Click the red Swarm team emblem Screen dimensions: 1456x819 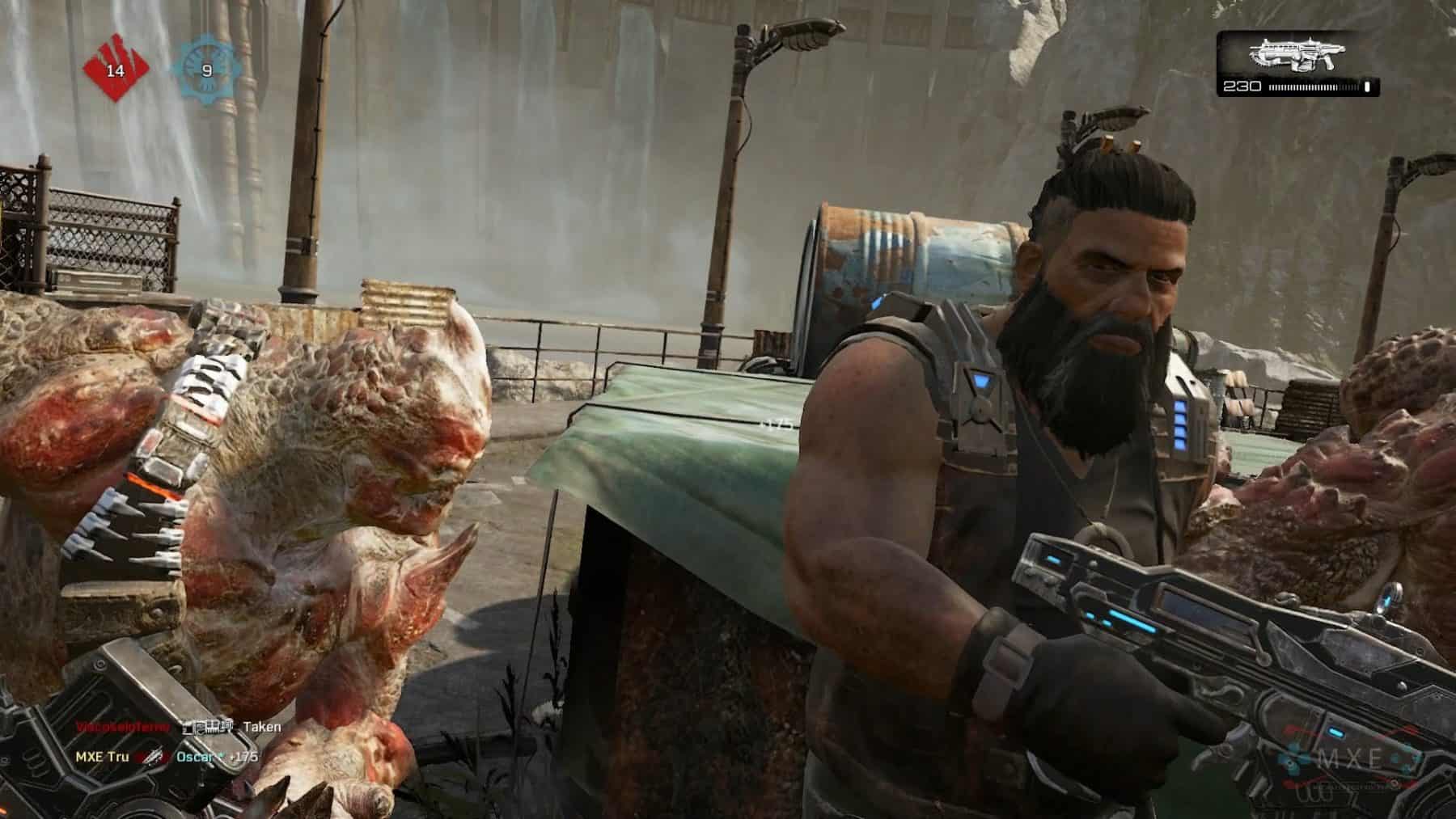(116, 71)
